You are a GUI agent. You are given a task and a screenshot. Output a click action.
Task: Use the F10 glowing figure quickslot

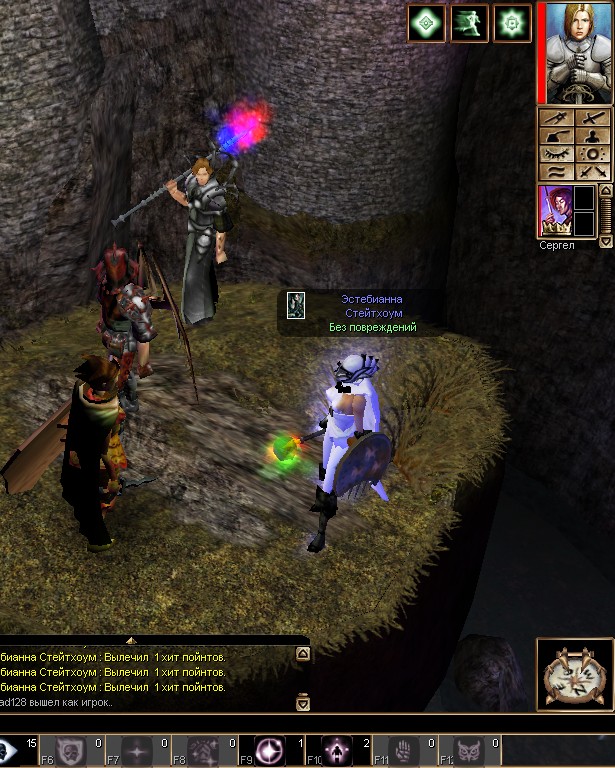[337, 750]
